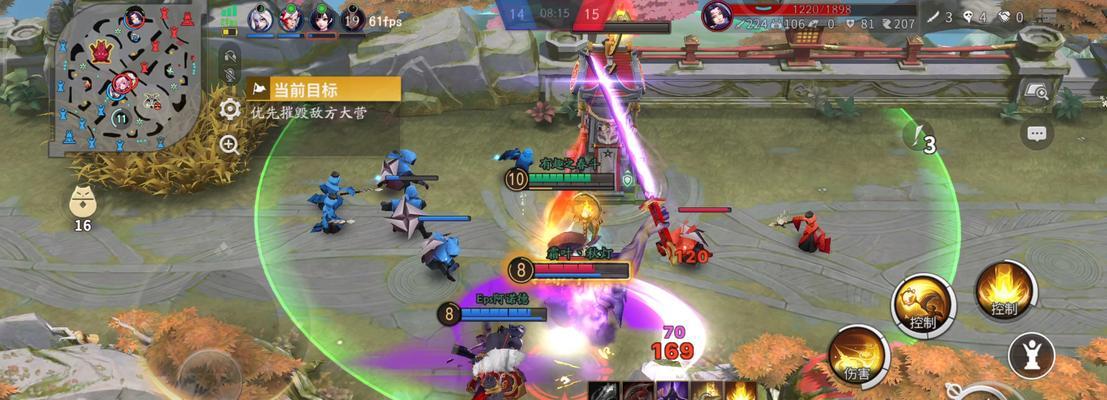Viewport: 1107px width, 400px height.
Task: Toggle the speaker sound icon
Action: [230, 55]
